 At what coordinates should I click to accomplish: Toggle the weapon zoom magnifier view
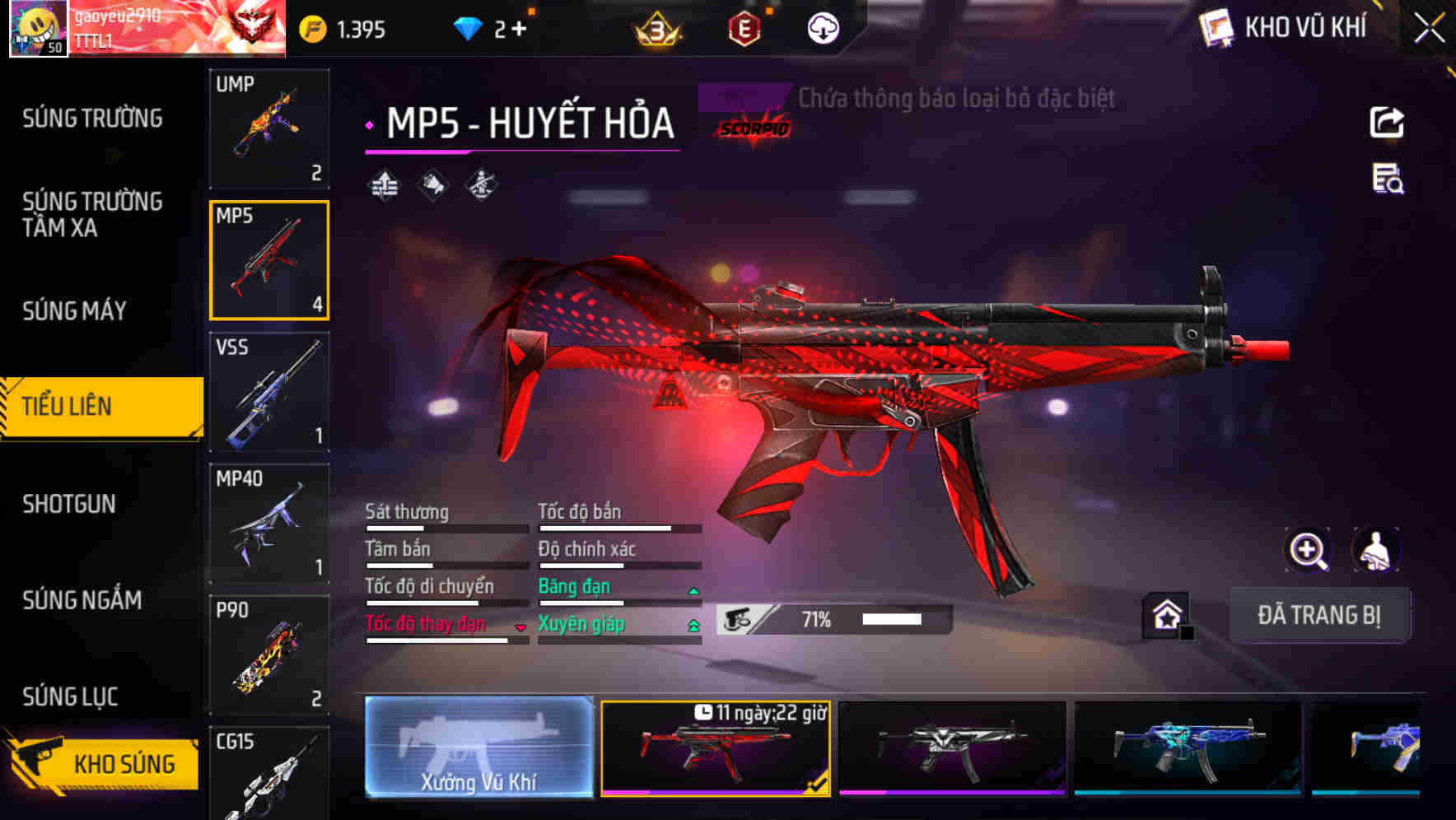pyautogui.click(x=1309, y=550)
